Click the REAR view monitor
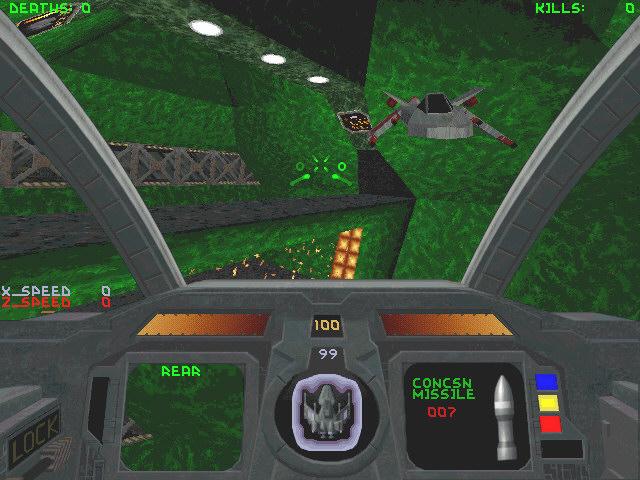Image resolution: width=640 pixels, height=480 pixels. [x=183, y=412]
